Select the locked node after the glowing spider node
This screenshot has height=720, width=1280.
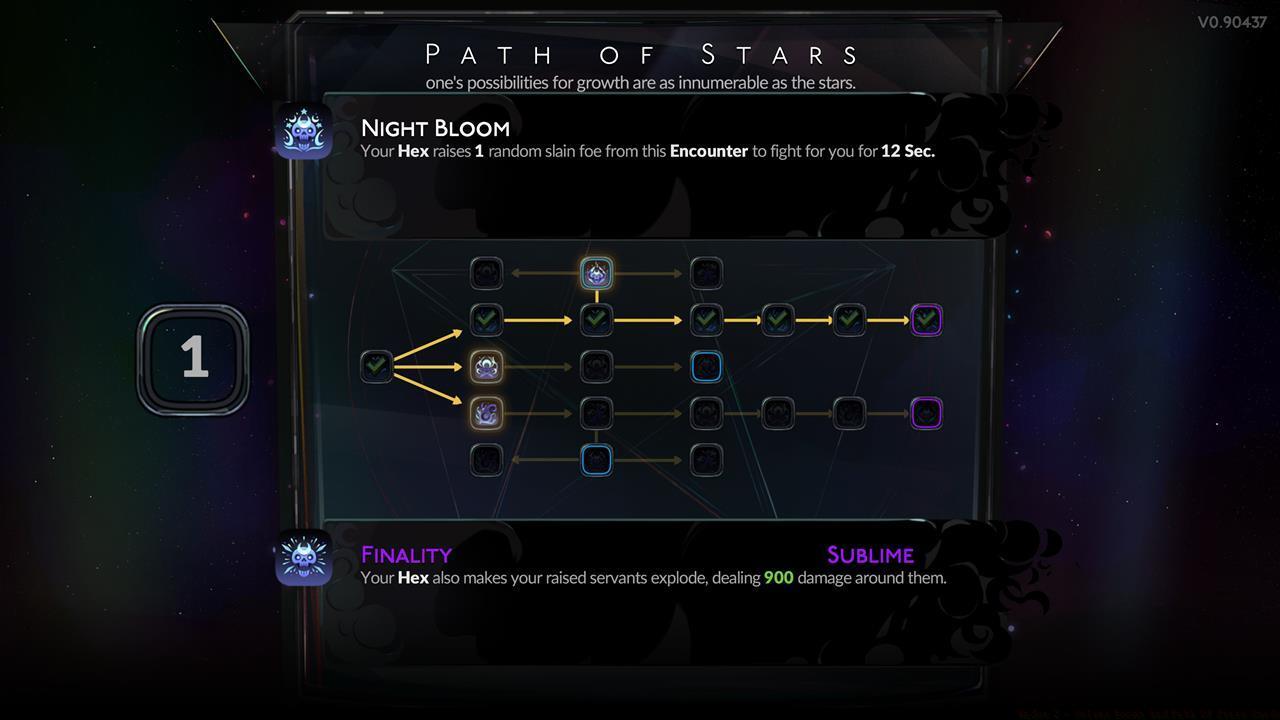tap(596, 366)
